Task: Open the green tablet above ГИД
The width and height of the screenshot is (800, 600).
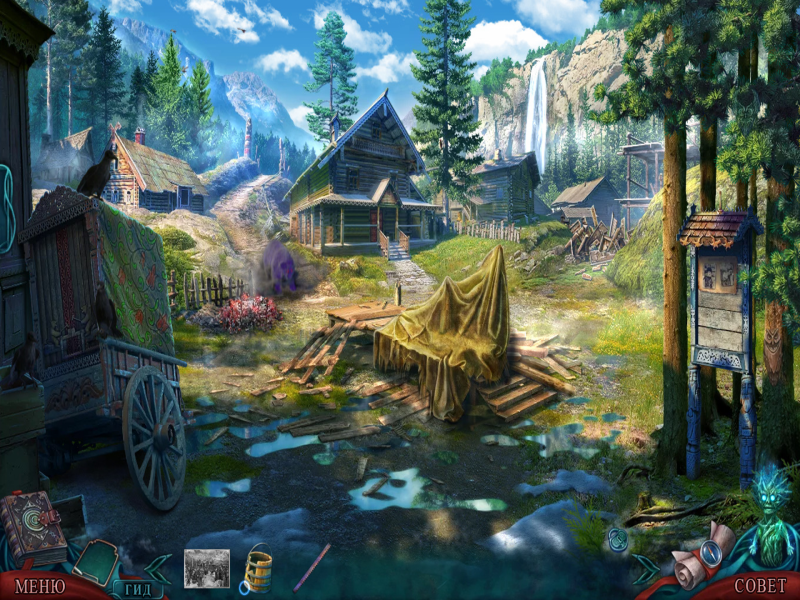Action: pyautogui.click(x=97, y=560)
